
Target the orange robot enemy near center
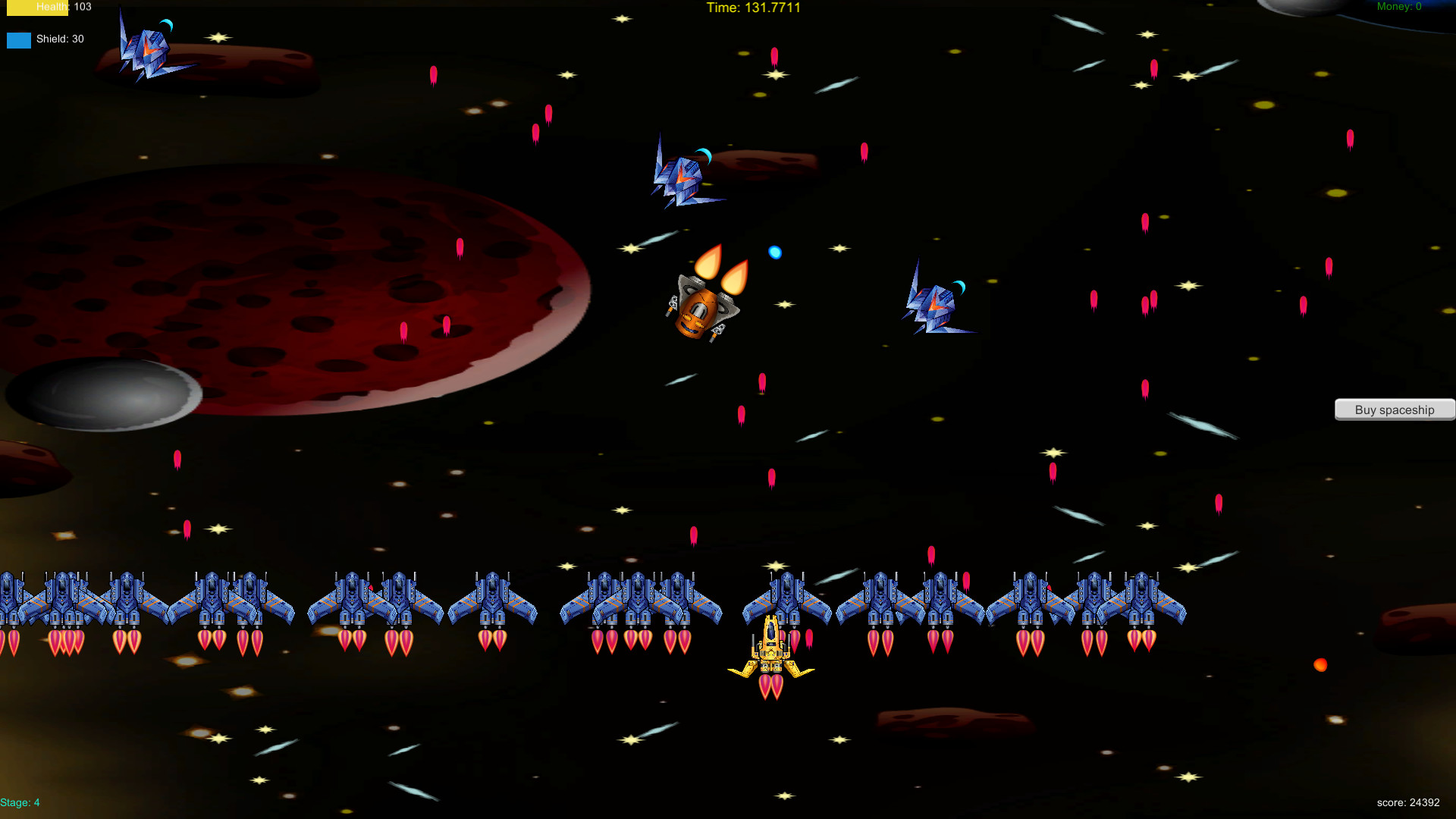coord(699,311)
